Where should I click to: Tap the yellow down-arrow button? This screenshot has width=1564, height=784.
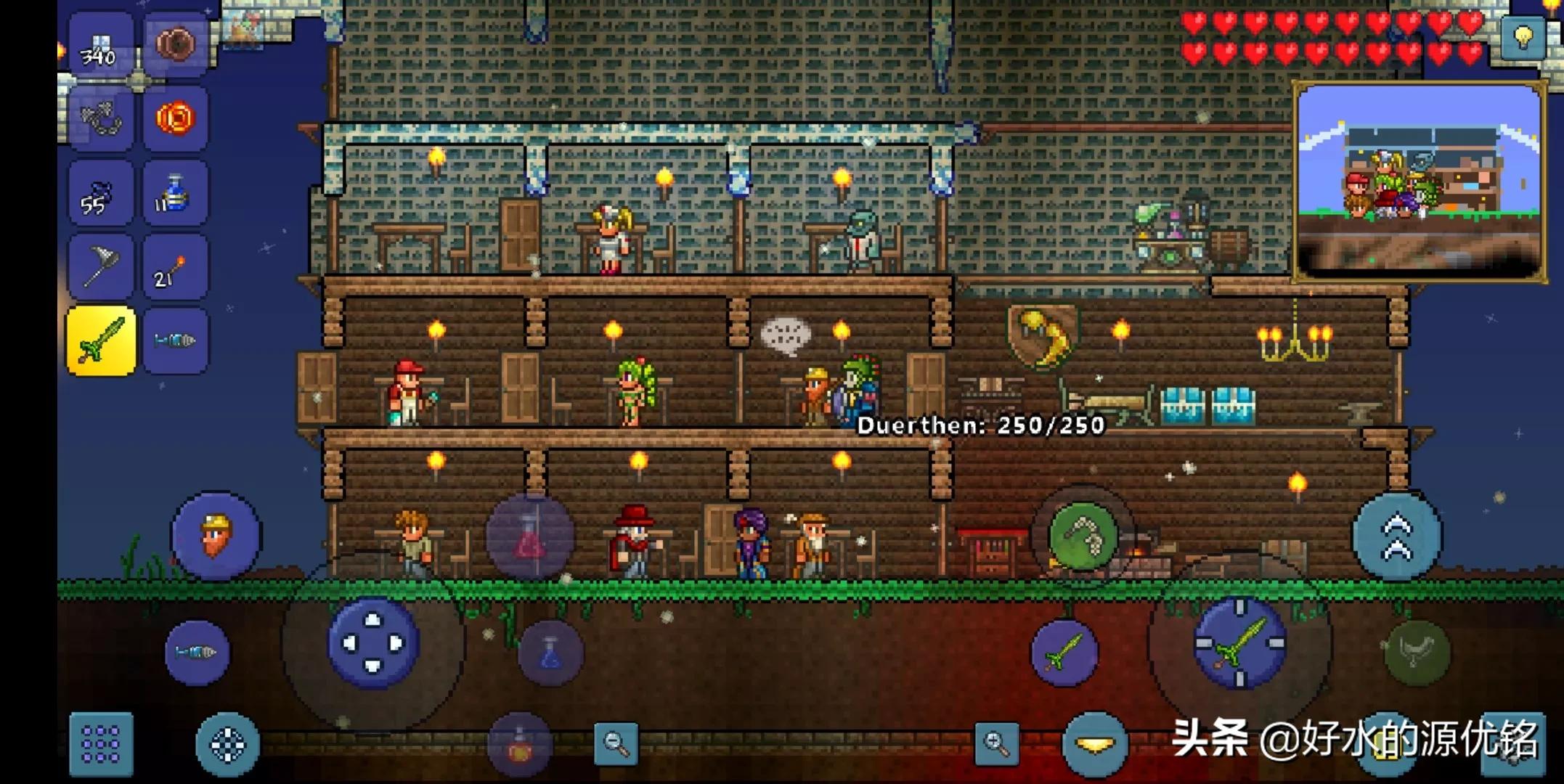coord(1095,745)
